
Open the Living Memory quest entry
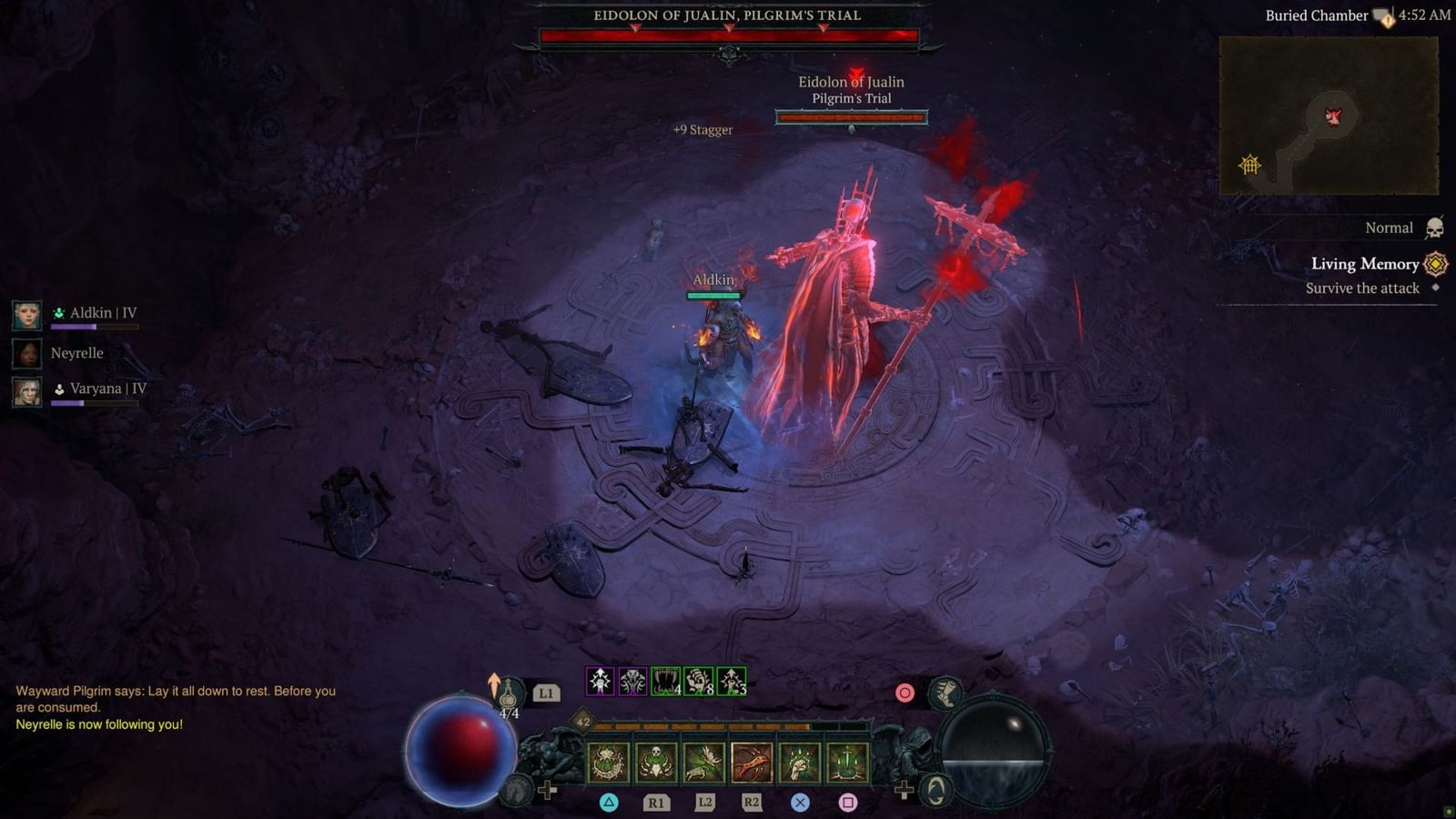coord(1363,265)
